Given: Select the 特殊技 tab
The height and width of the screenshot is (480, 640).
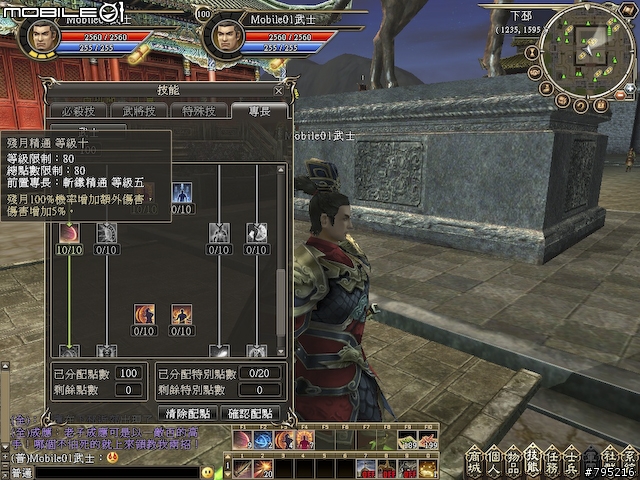Looking at the screenshot, I should point(191,111).
